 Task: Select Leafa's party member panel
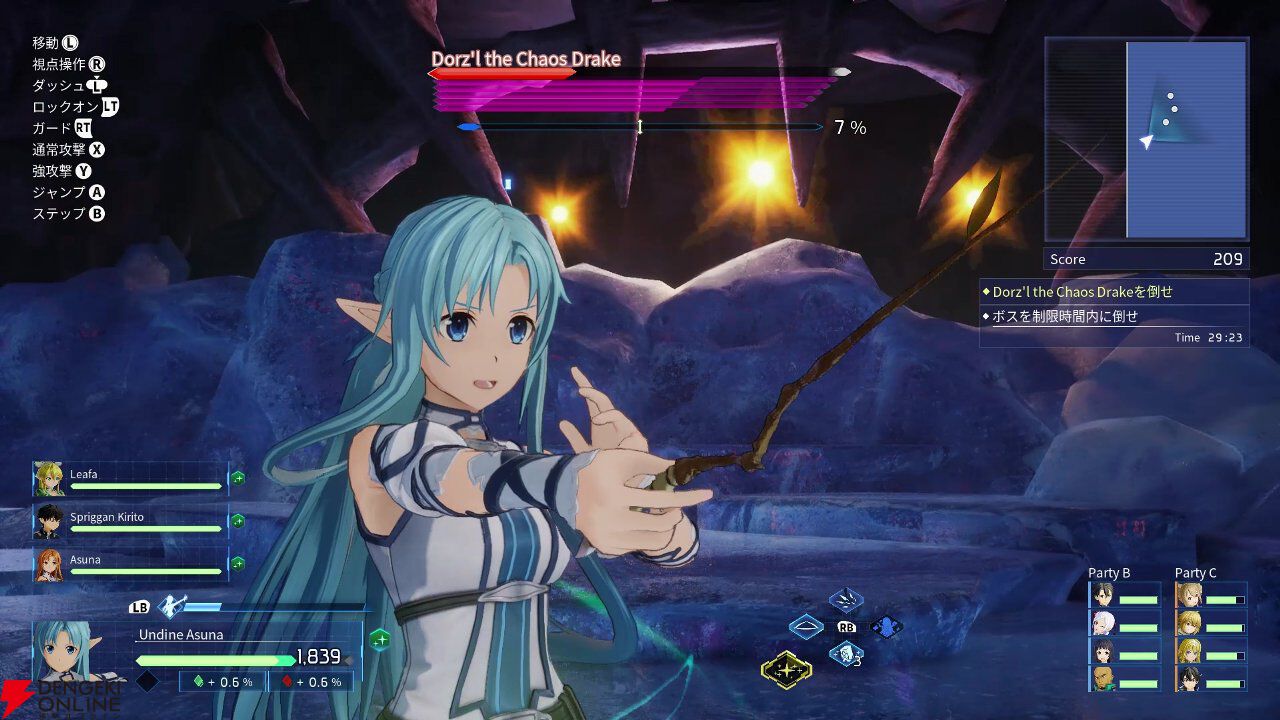pos(130,479)
